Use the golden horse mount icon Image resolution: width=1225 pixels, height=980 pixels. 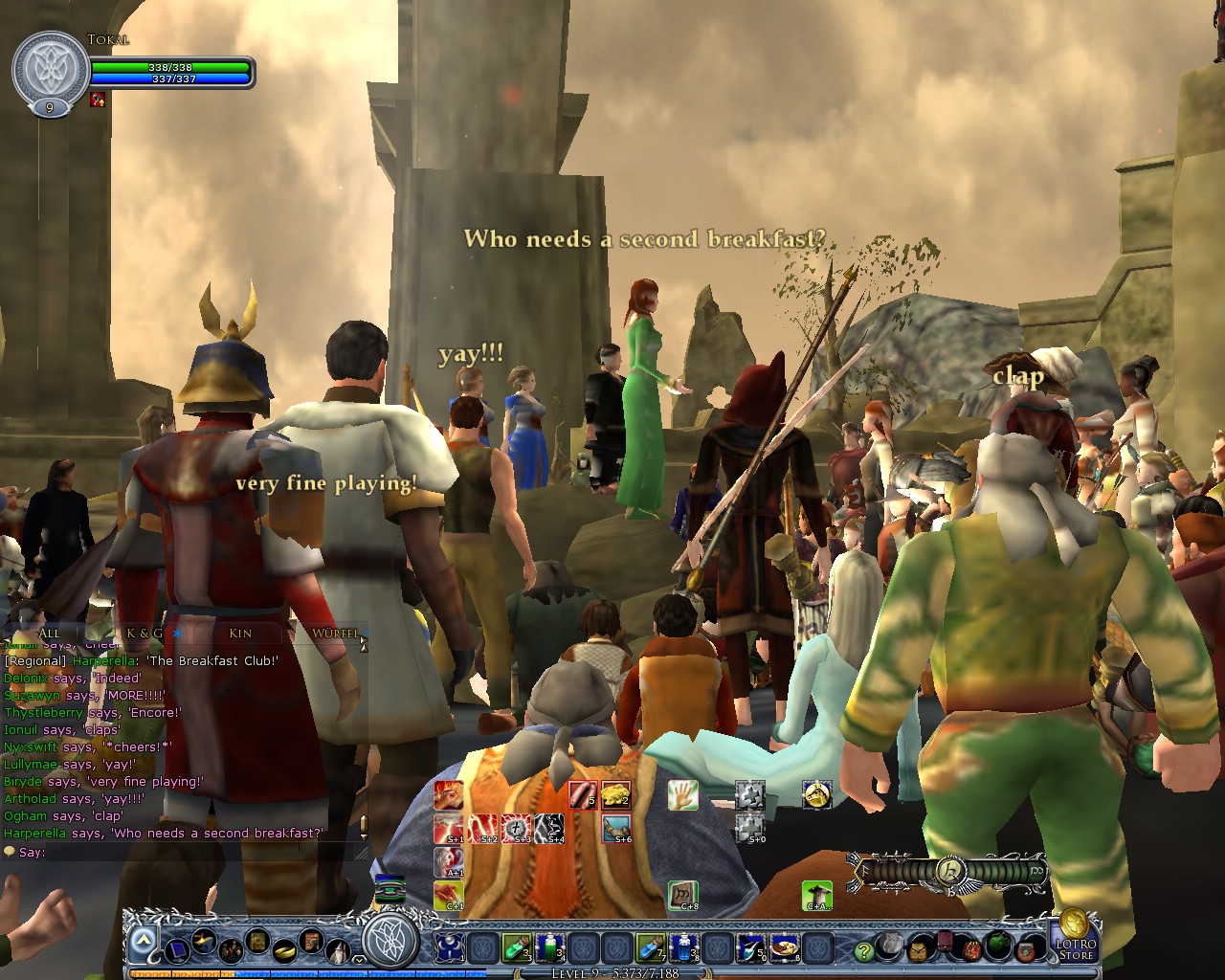(815, 794)
